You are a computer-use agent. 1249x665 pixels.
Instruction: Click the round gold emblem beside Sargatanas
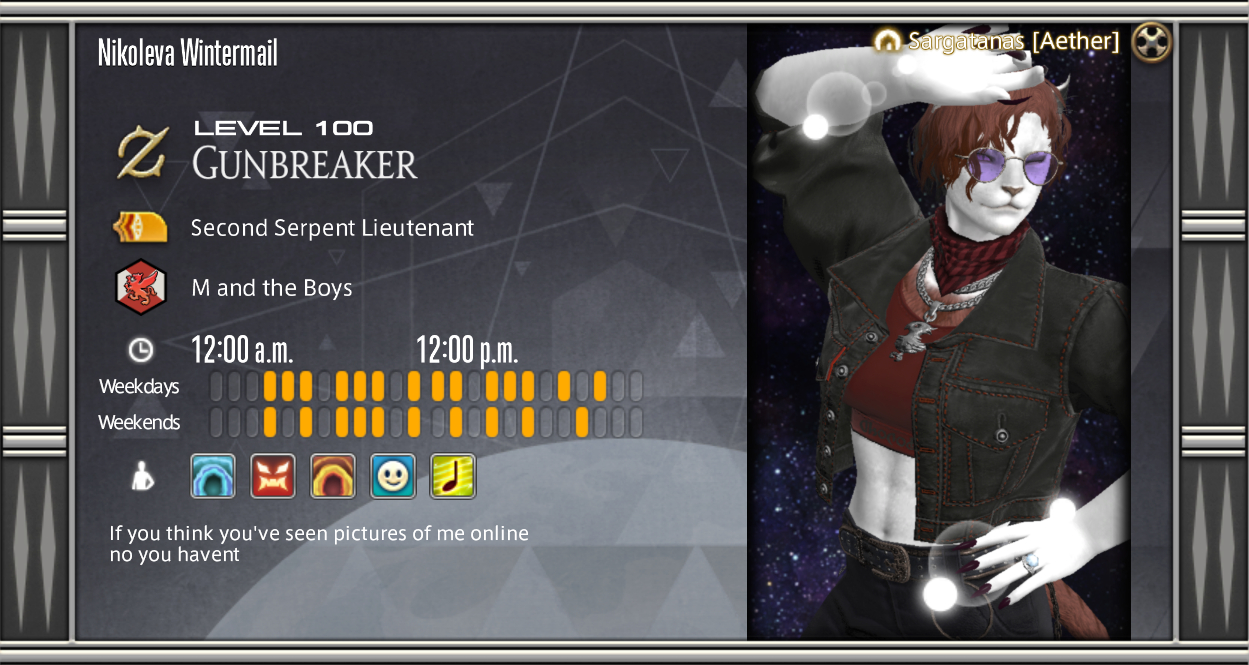(1153, 42)
